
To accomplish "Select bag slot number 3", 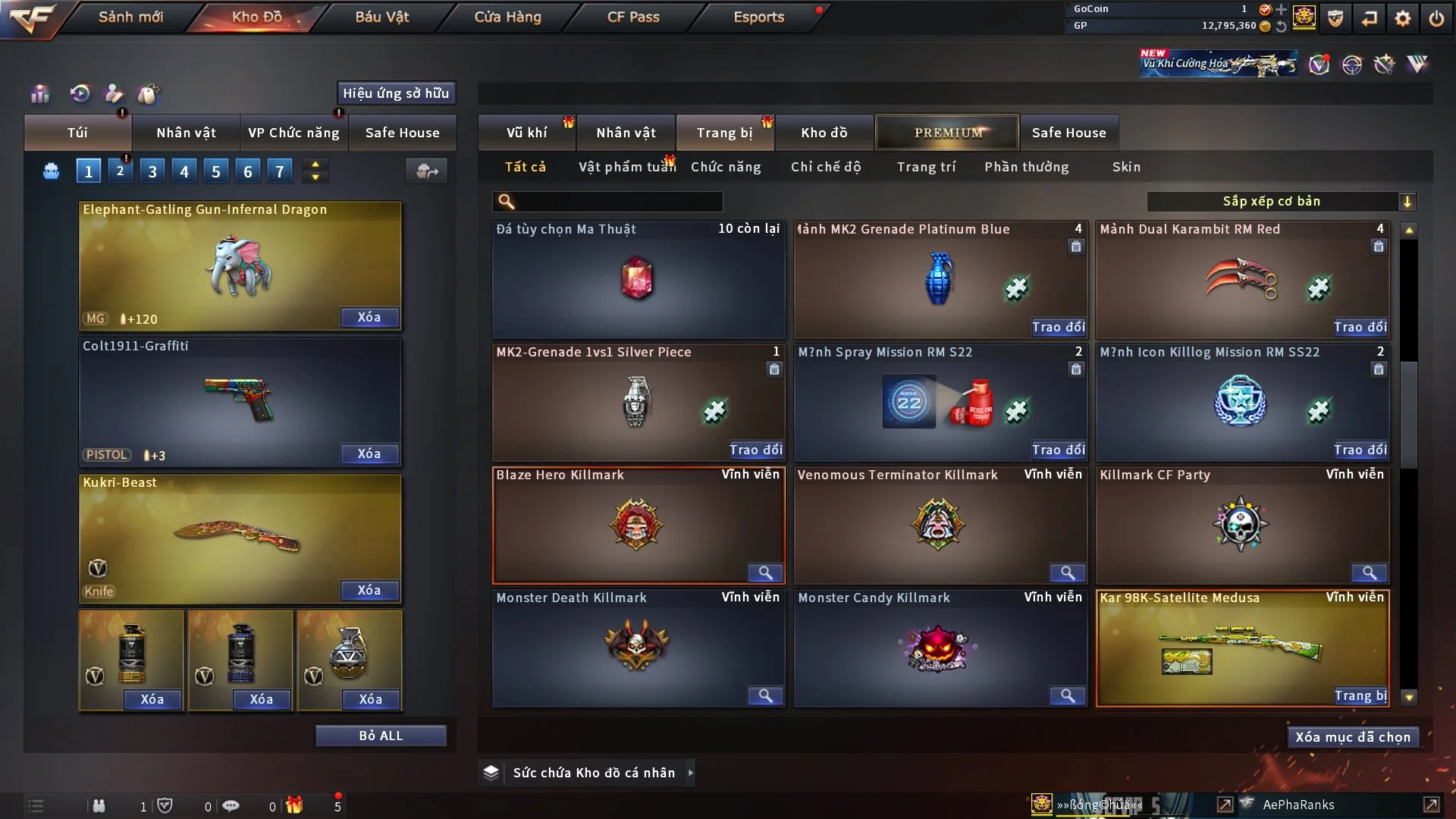I will click(x=152, y=171).
